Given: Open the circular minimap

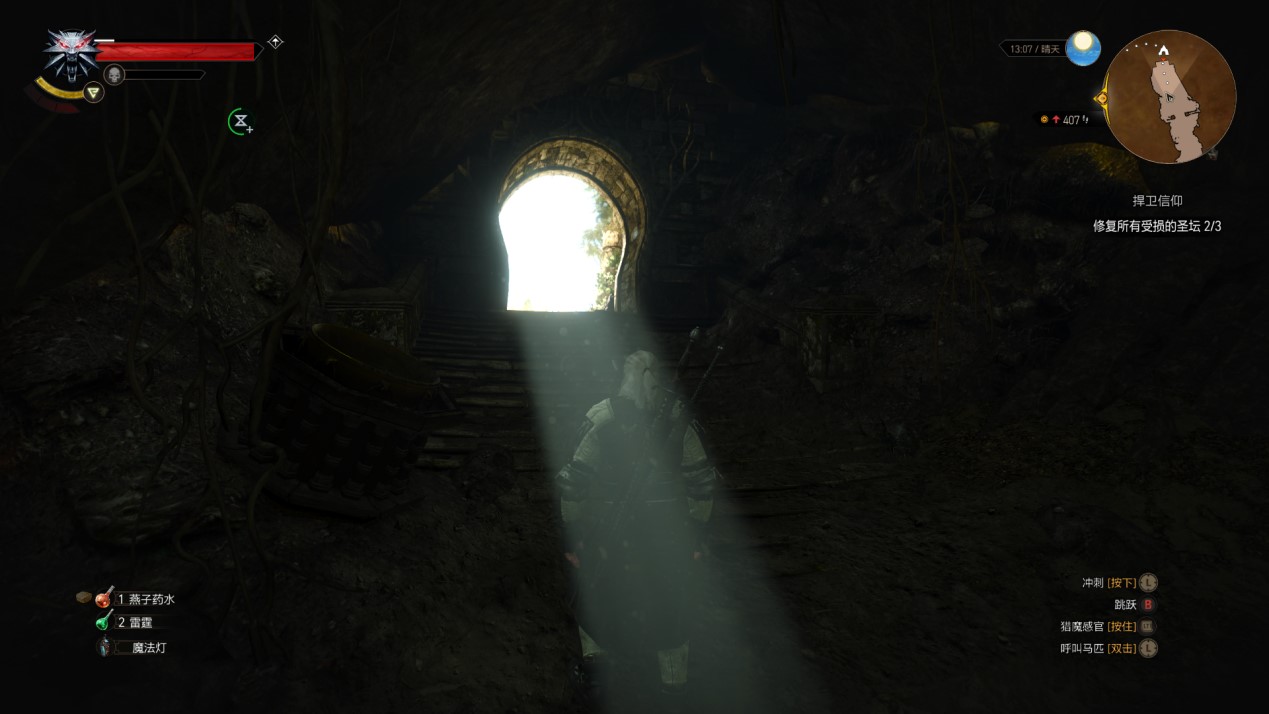Looking at the screenshot, I should point(1169,97).
